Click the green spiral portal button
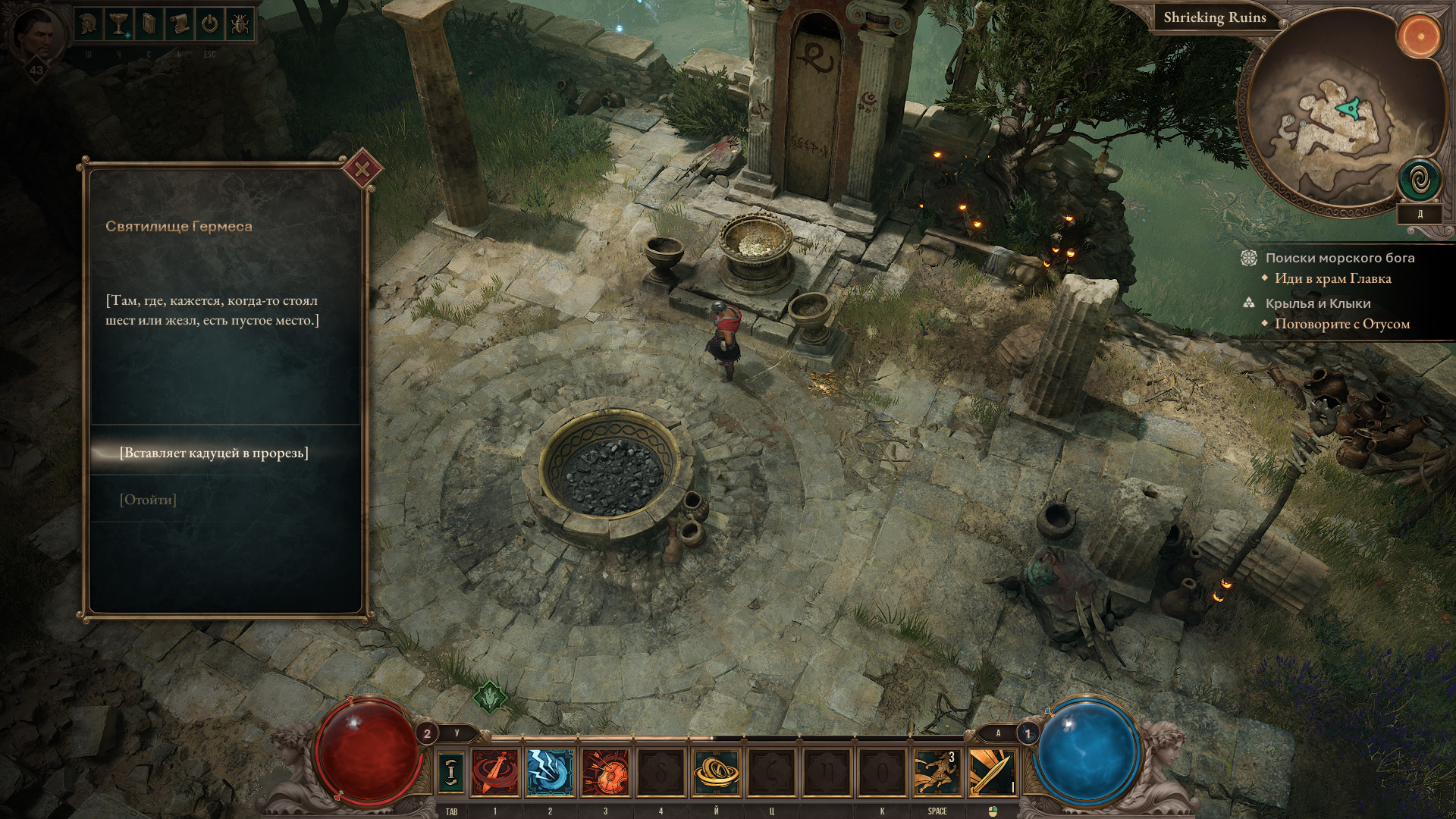 (1419, 180)
